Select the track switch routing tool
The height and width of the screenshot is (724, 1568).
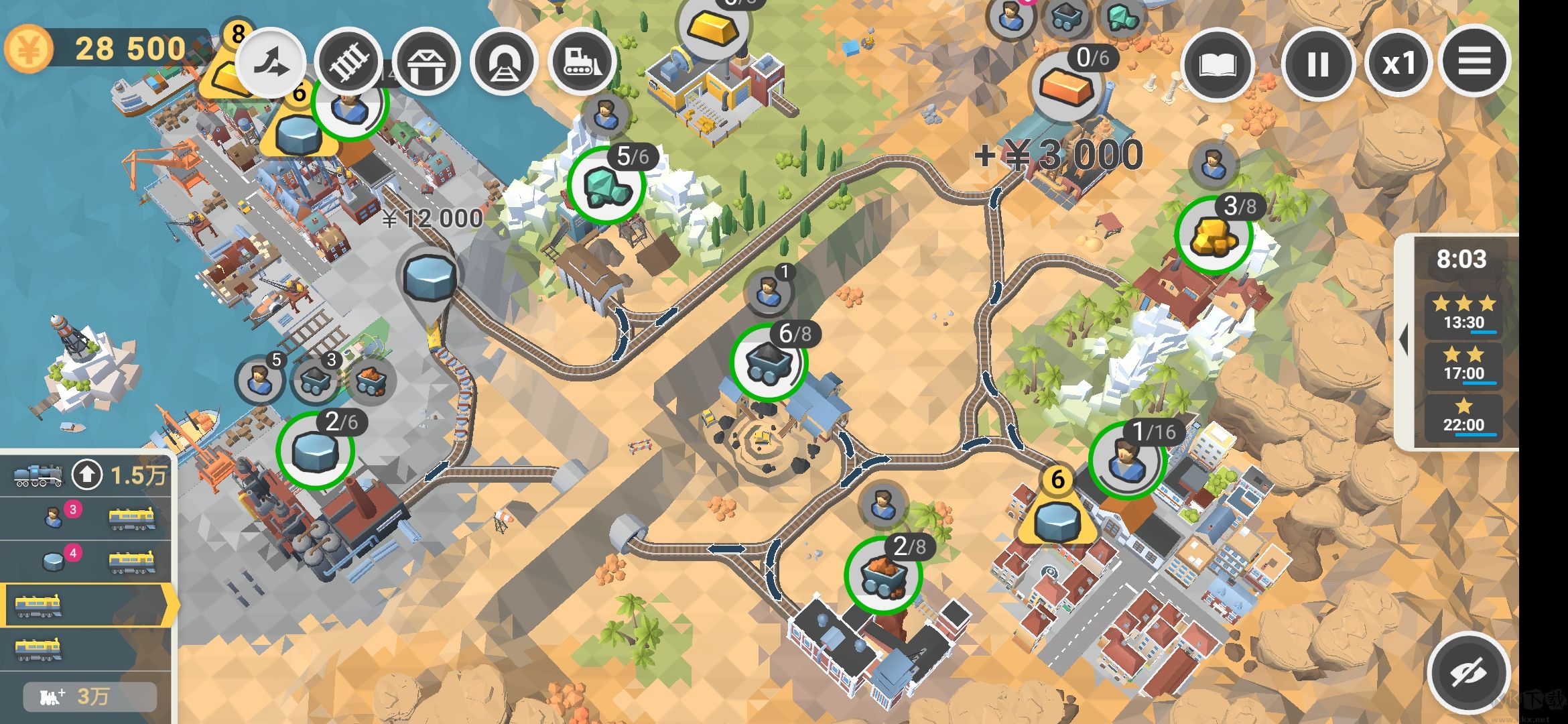[x=271, y=64]
